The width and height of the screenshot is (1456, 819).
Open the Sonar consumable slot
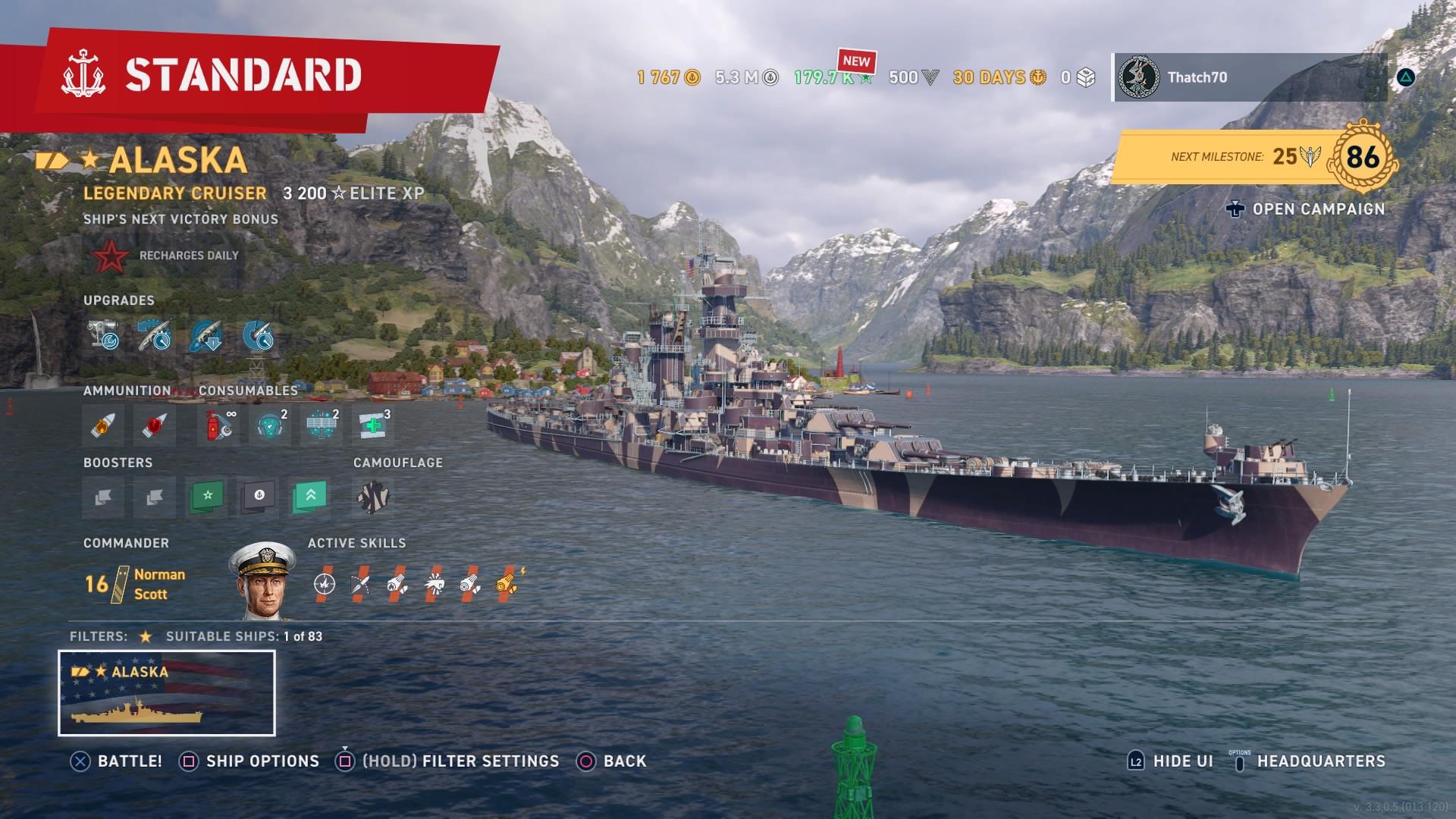point(269,425)
